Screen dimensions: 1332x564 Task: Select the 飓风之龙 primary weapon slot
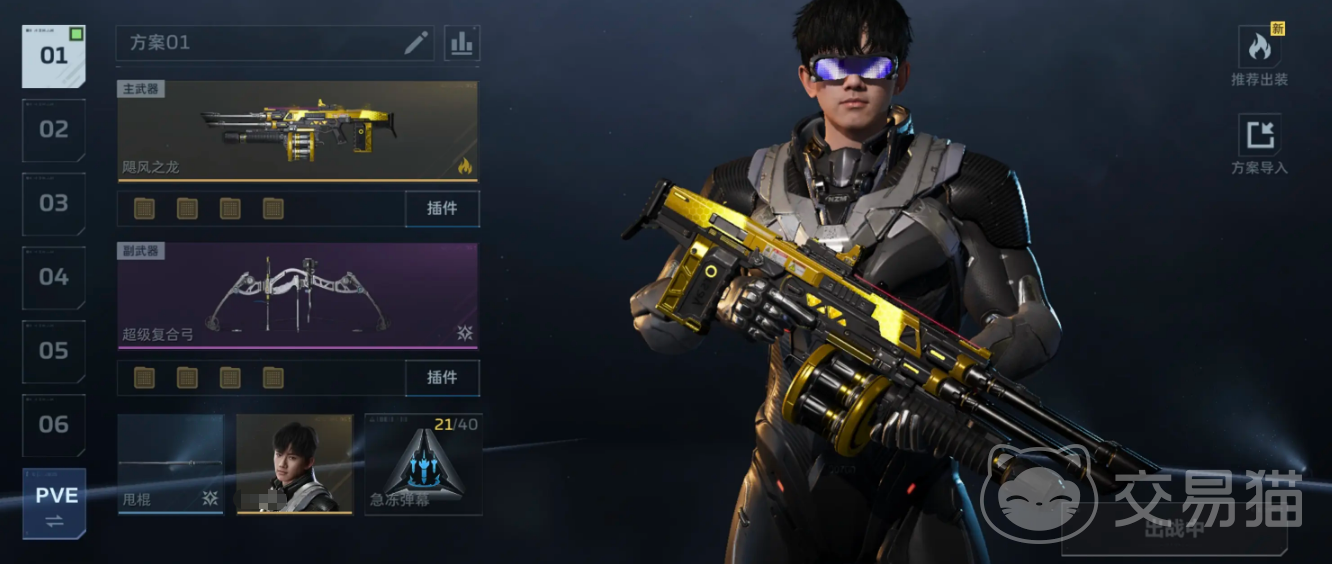click(x=297, y=131)
